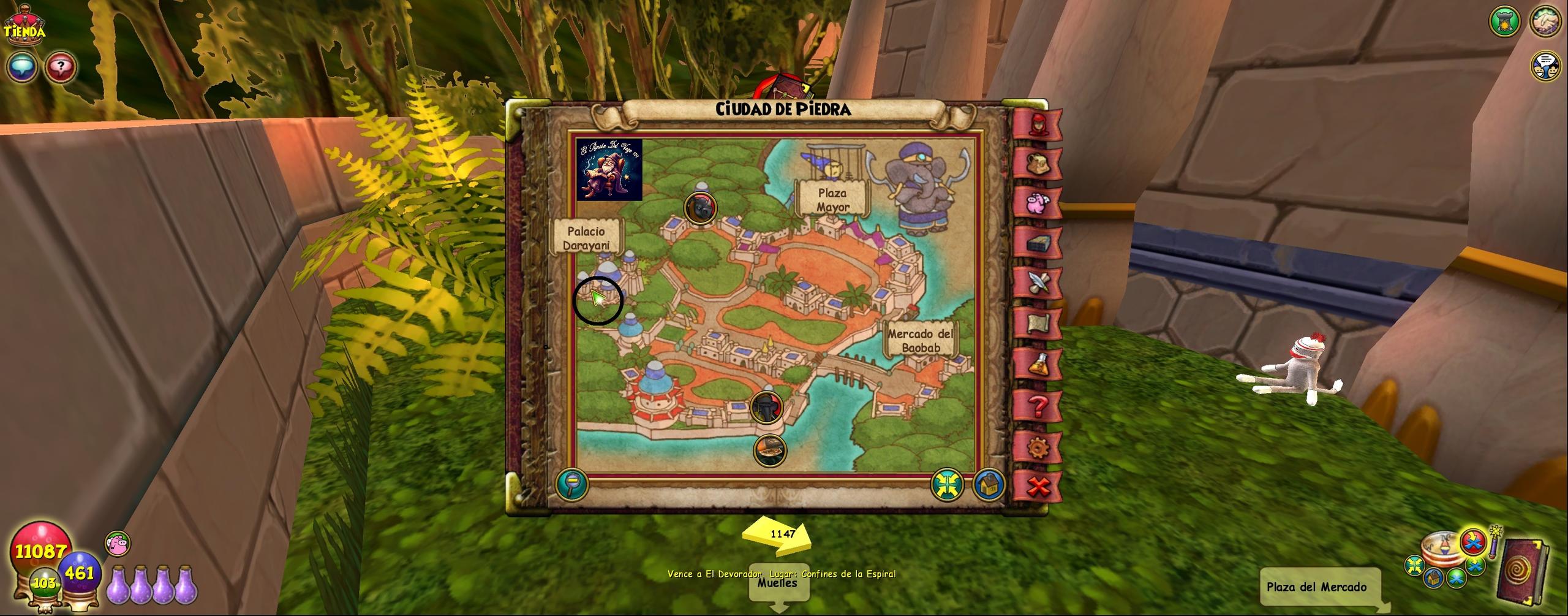Select the black cat marker on the map
1568x616 pixels.
(701, 208)
